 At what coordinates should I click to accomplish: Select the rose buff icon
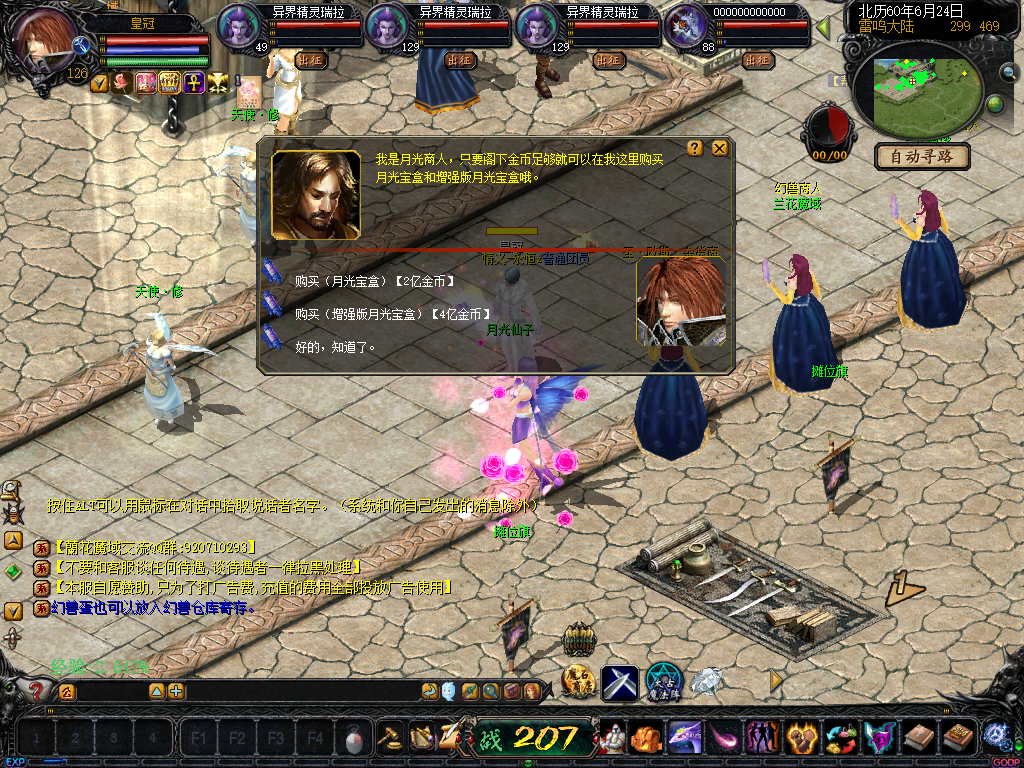122,83
